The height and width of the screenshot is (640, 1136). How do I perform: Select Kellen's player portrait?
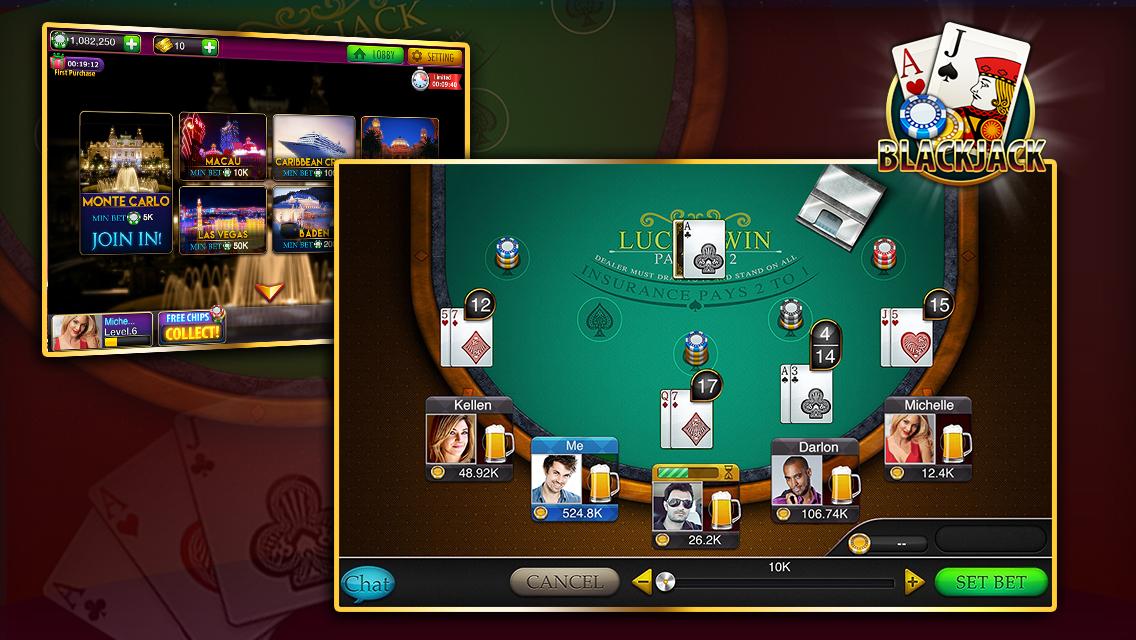pyautogui.click(x=451, y=438)
